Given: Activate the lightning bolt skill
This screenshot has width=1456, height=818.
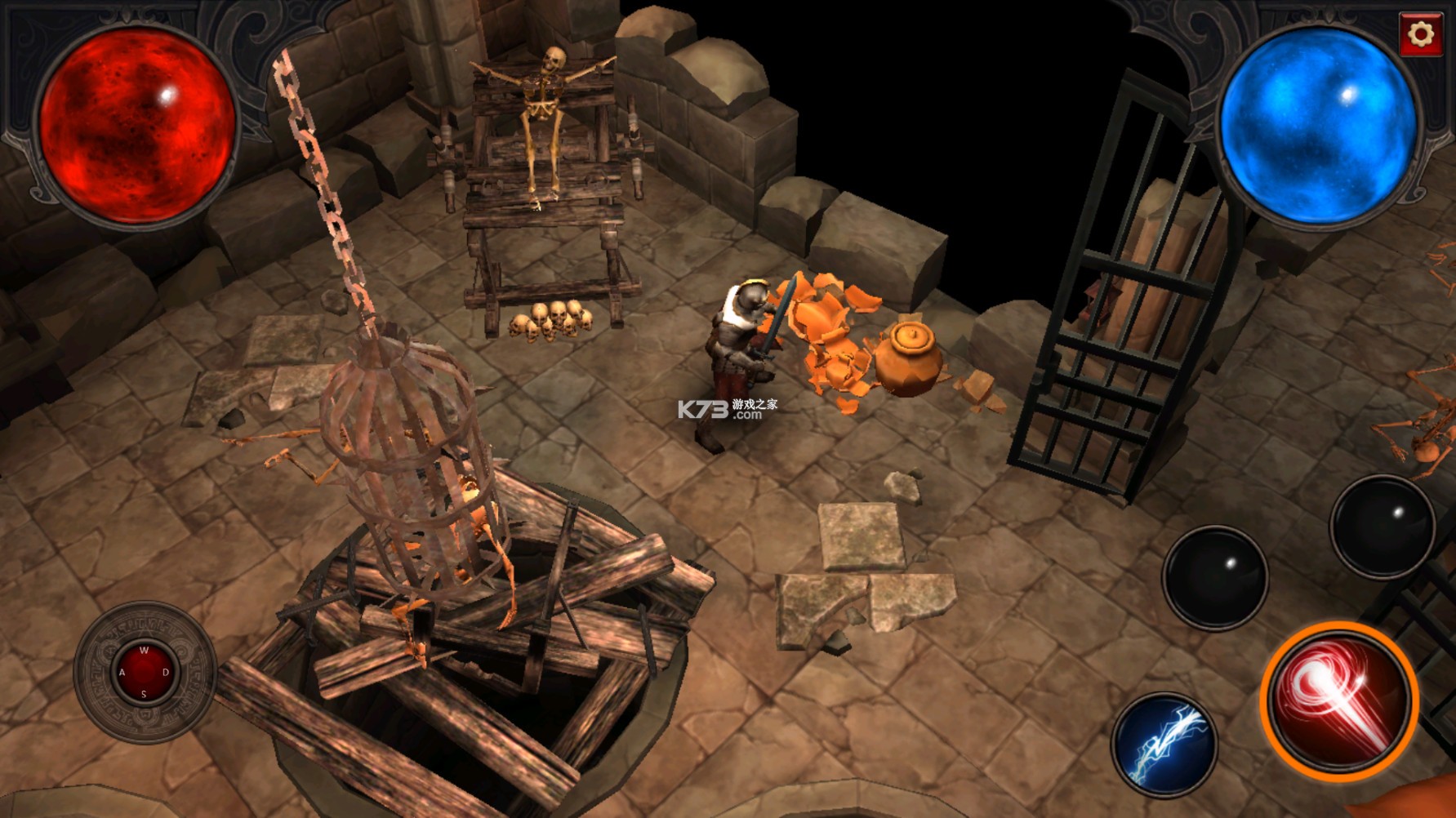Looking at the screenshot, I should pos(1164,745).
